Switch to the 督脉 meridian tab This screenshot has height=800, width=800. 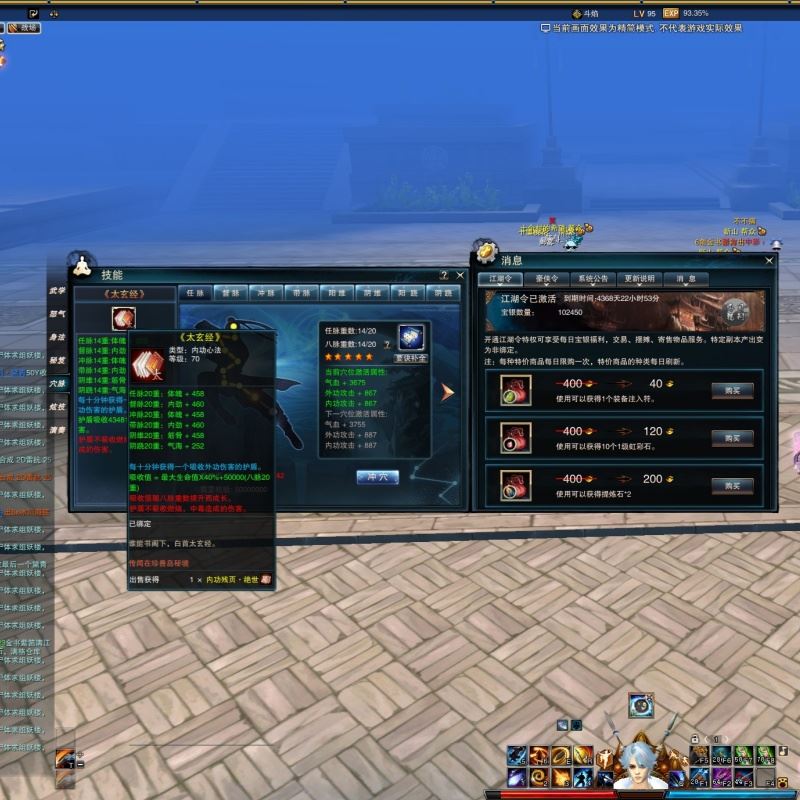(232, 294)
